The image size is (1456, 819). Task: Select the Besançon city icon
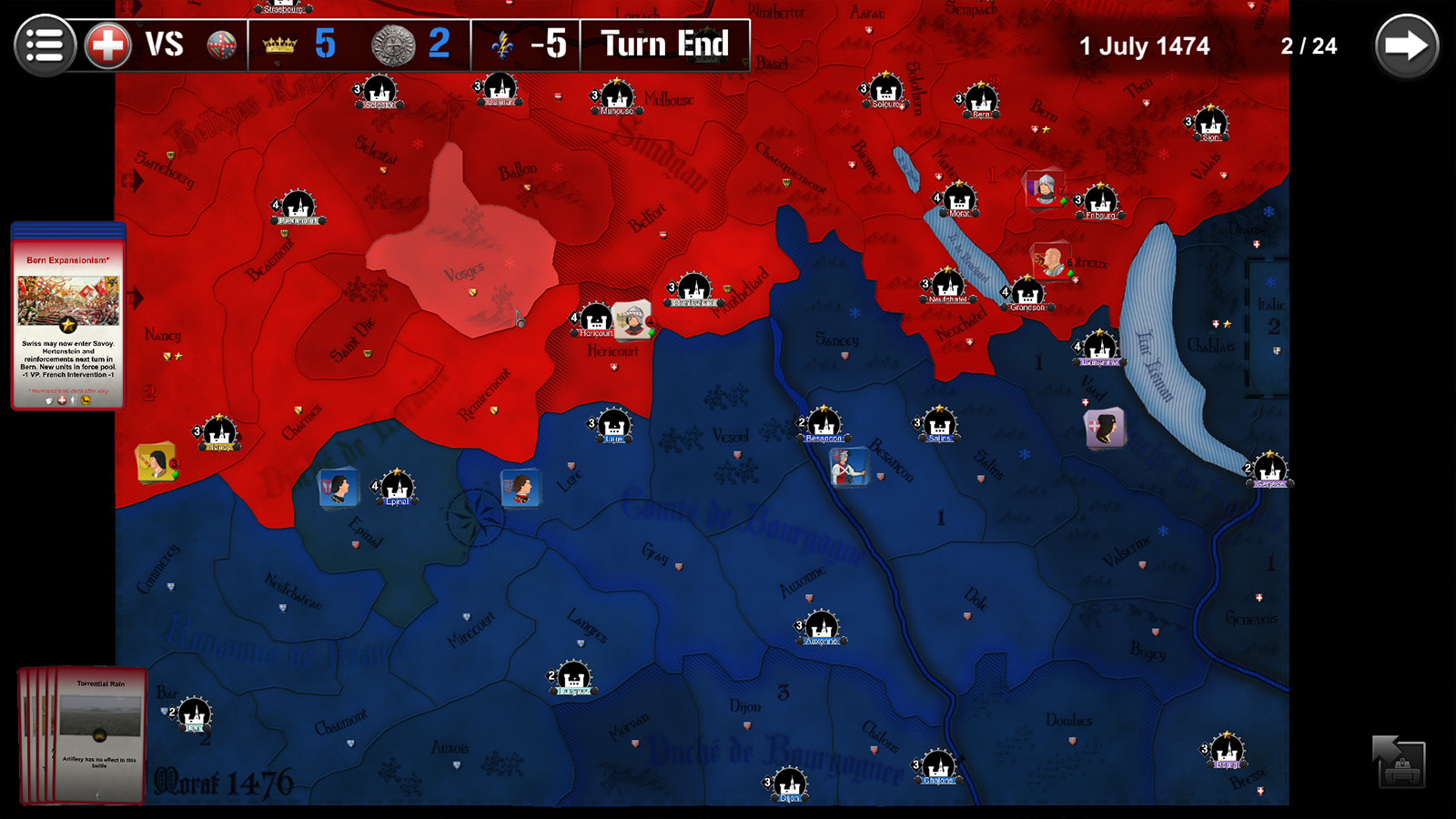[824, 425]
